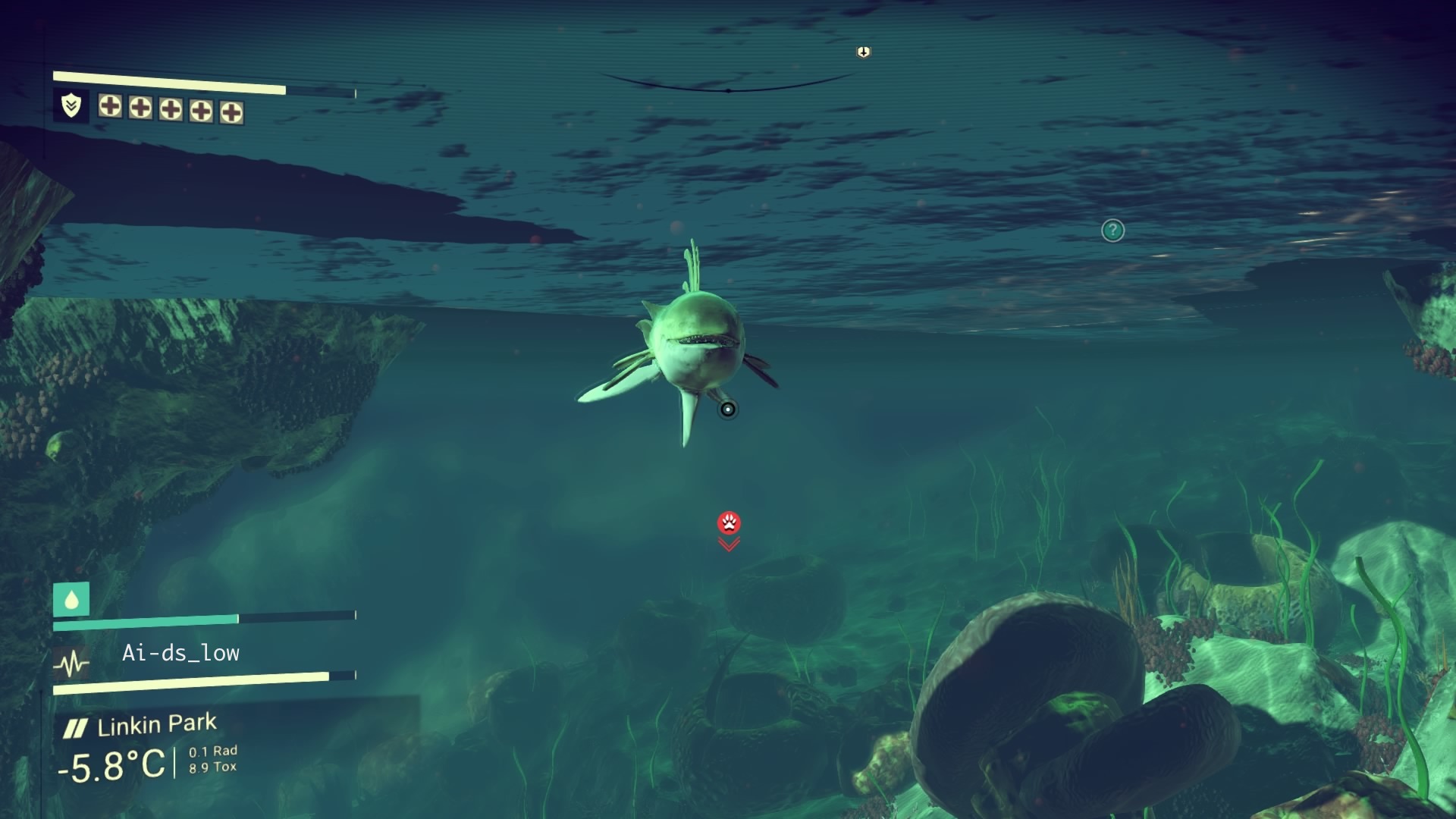The image size is (1456, 819).
Task: Select the water droplet hazard icon
Action: pyautogui.click(x=71, y=600)
